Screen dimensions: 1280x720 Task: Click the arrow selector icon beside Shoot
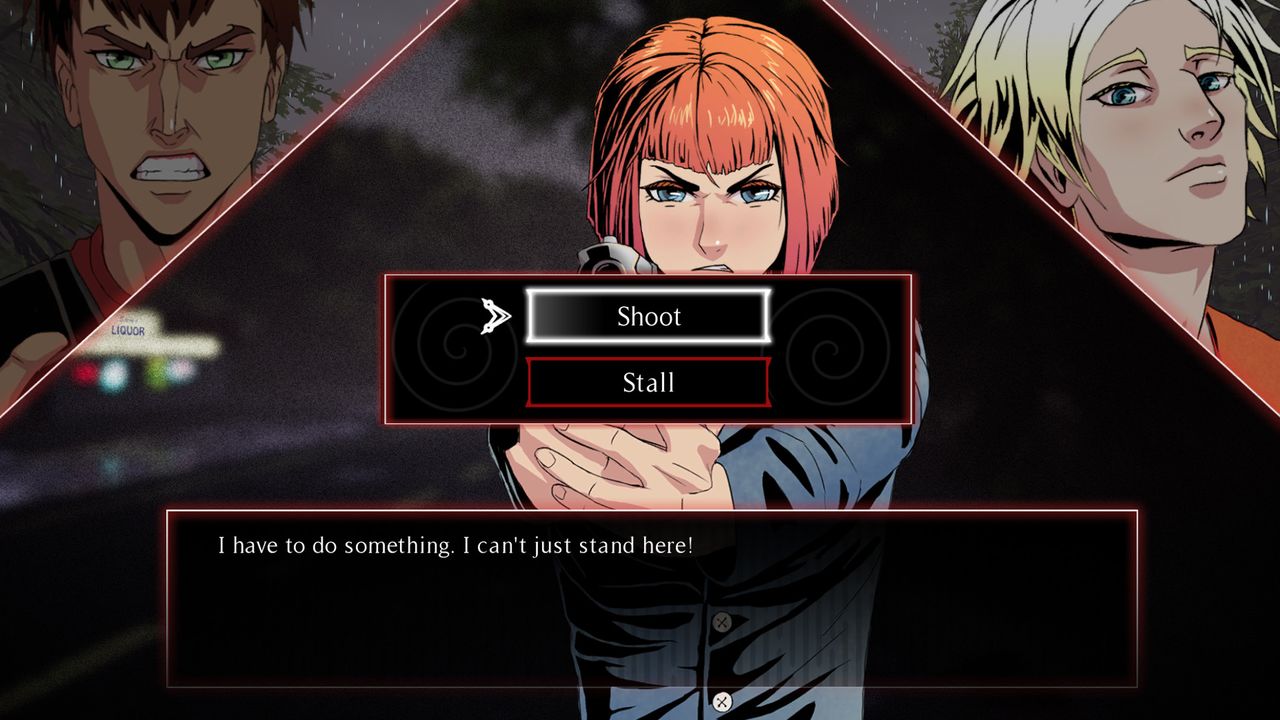(494, 317)
